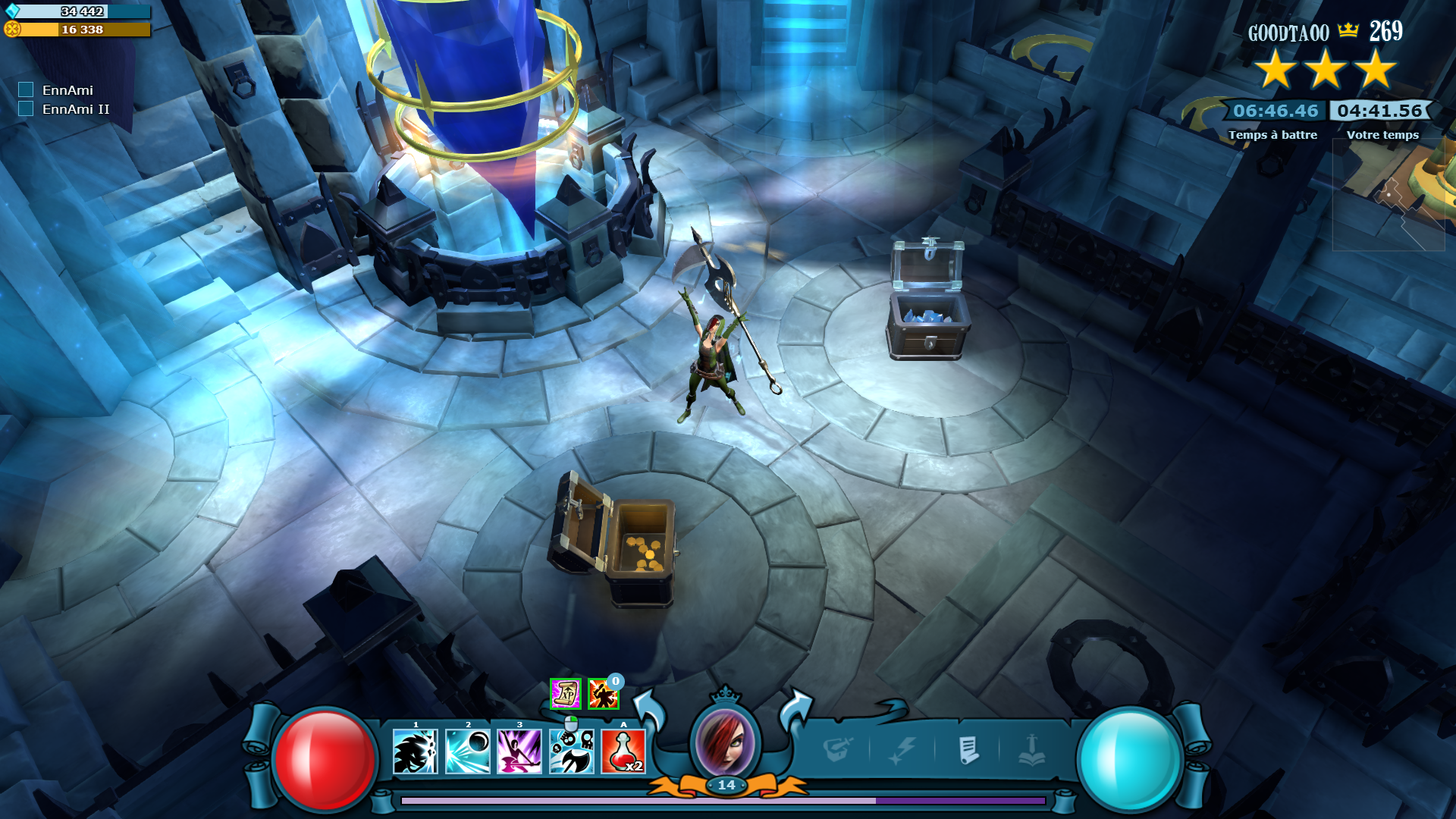Image resolution: width=1456 pixels, height=819 pixels.
Task: Open the red-haired hero portrait
Action: (725, 742)
